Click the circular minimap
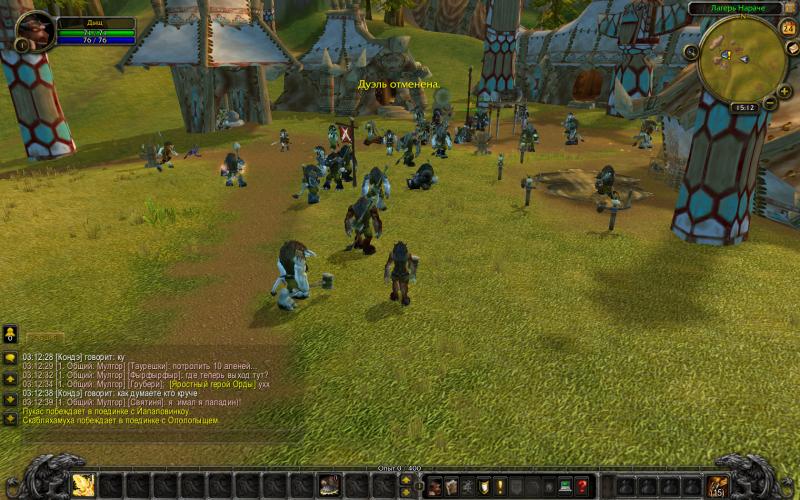This screenshot has height=500, width=800. coord(741,58)
